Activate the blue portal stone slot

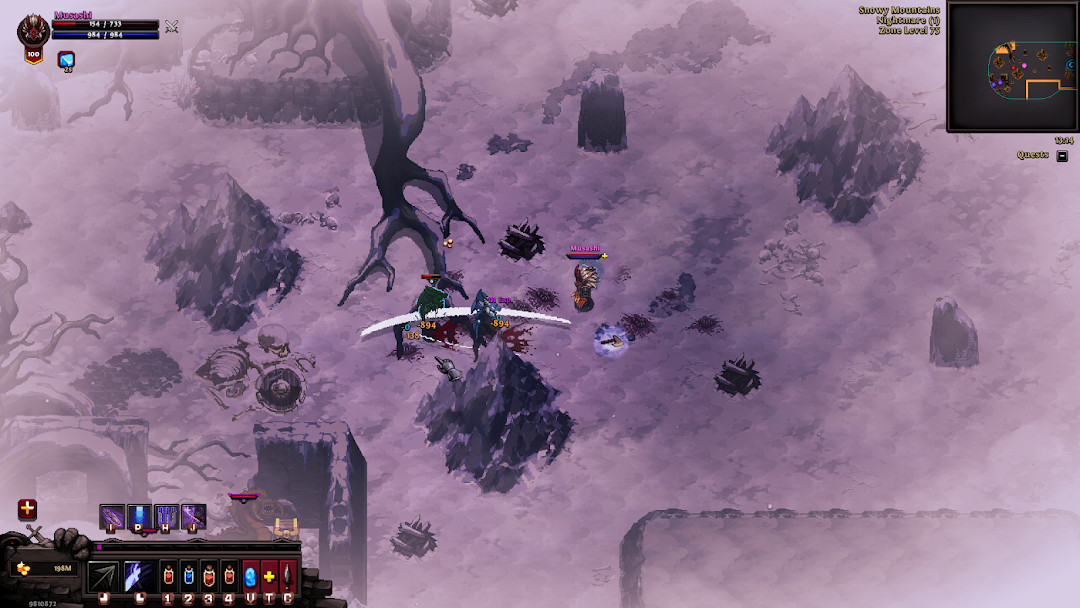(250, 576)
